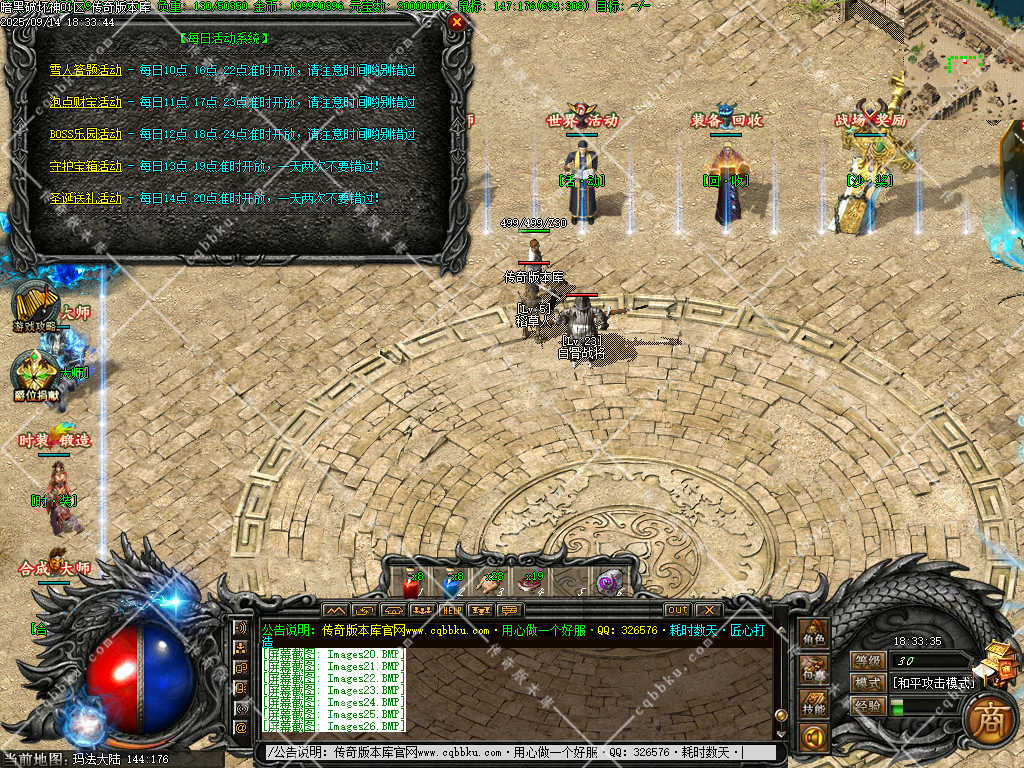The height and width of the screenshot is (768, 1024).
Task: Open the 爵位捐献 donation icon
Action: point(34,375)
